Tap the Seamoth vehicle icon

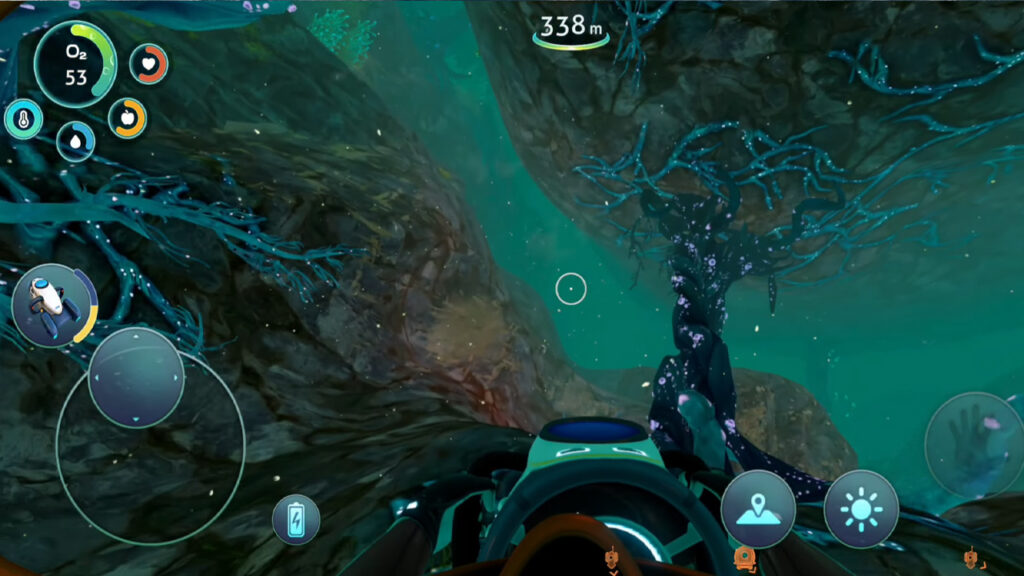click(x=54, y=304)
